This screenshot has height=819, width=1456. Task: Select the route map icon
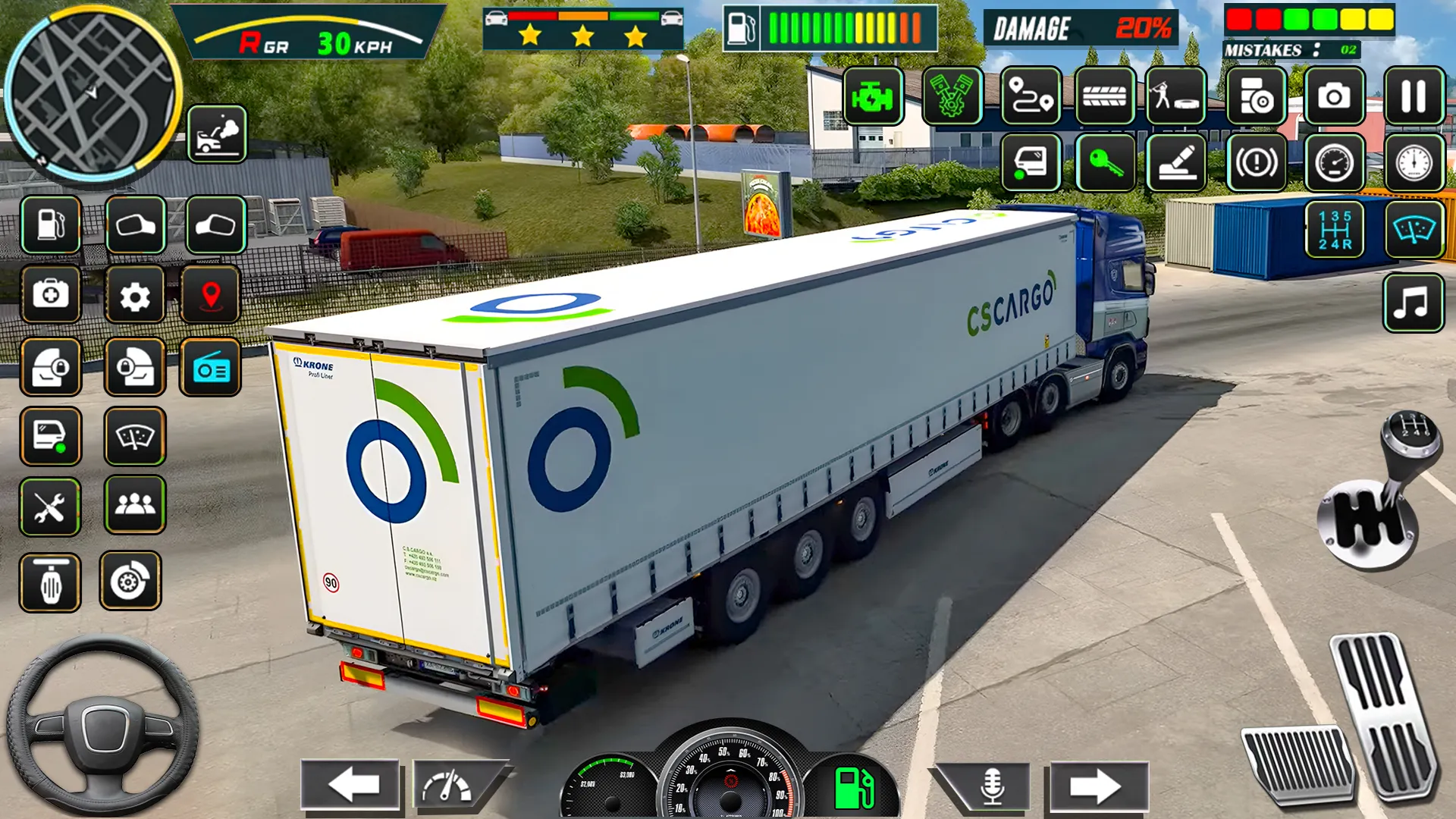(1031, 97)
